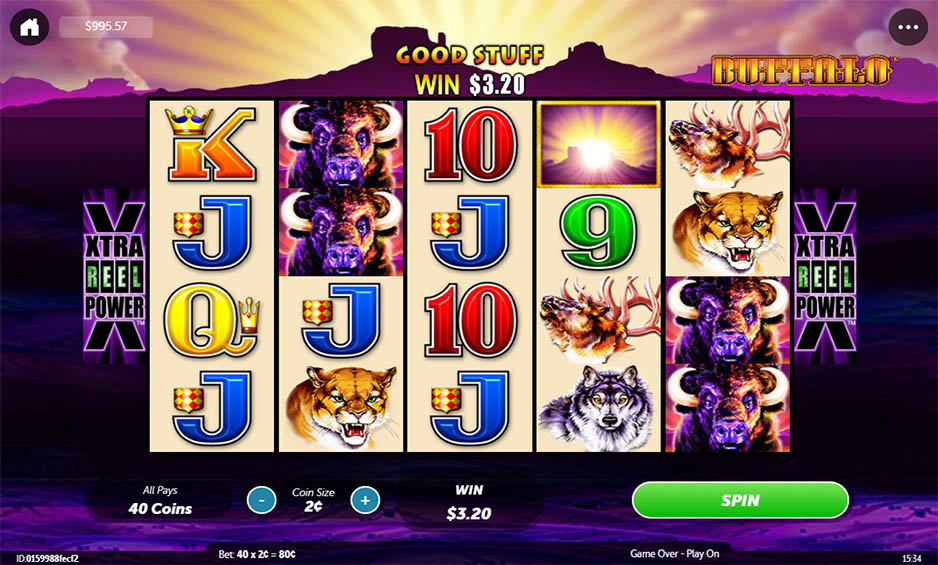Hit the green SPIN button

click(x=740, y=500)
